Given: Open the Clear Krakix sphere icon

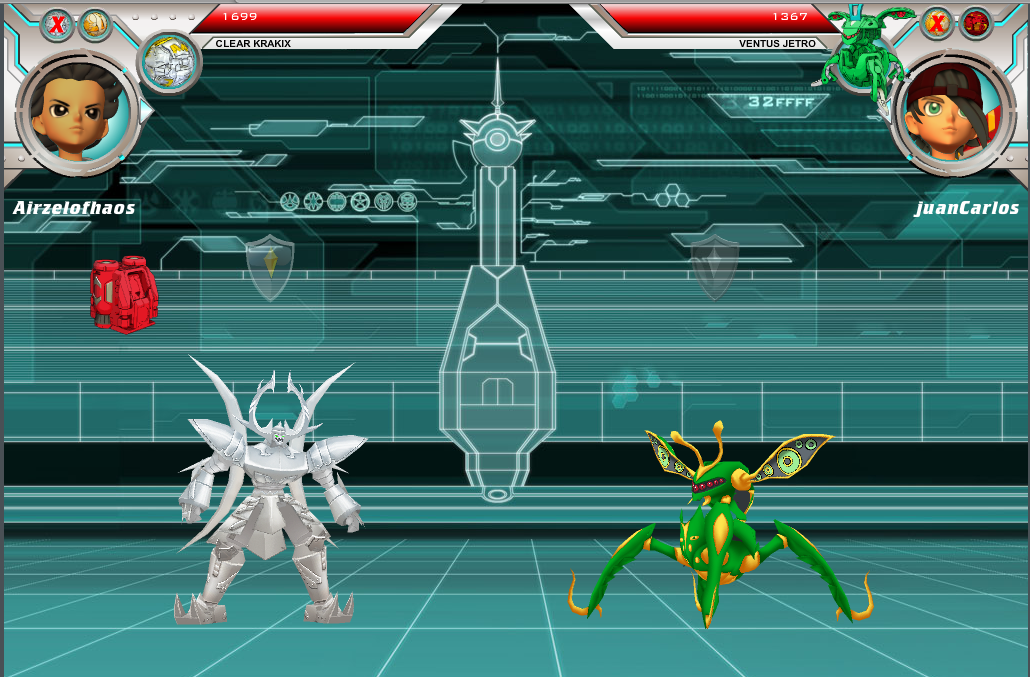Looking at the screenshot, I should pyautogui.click(x=168, y=62).
